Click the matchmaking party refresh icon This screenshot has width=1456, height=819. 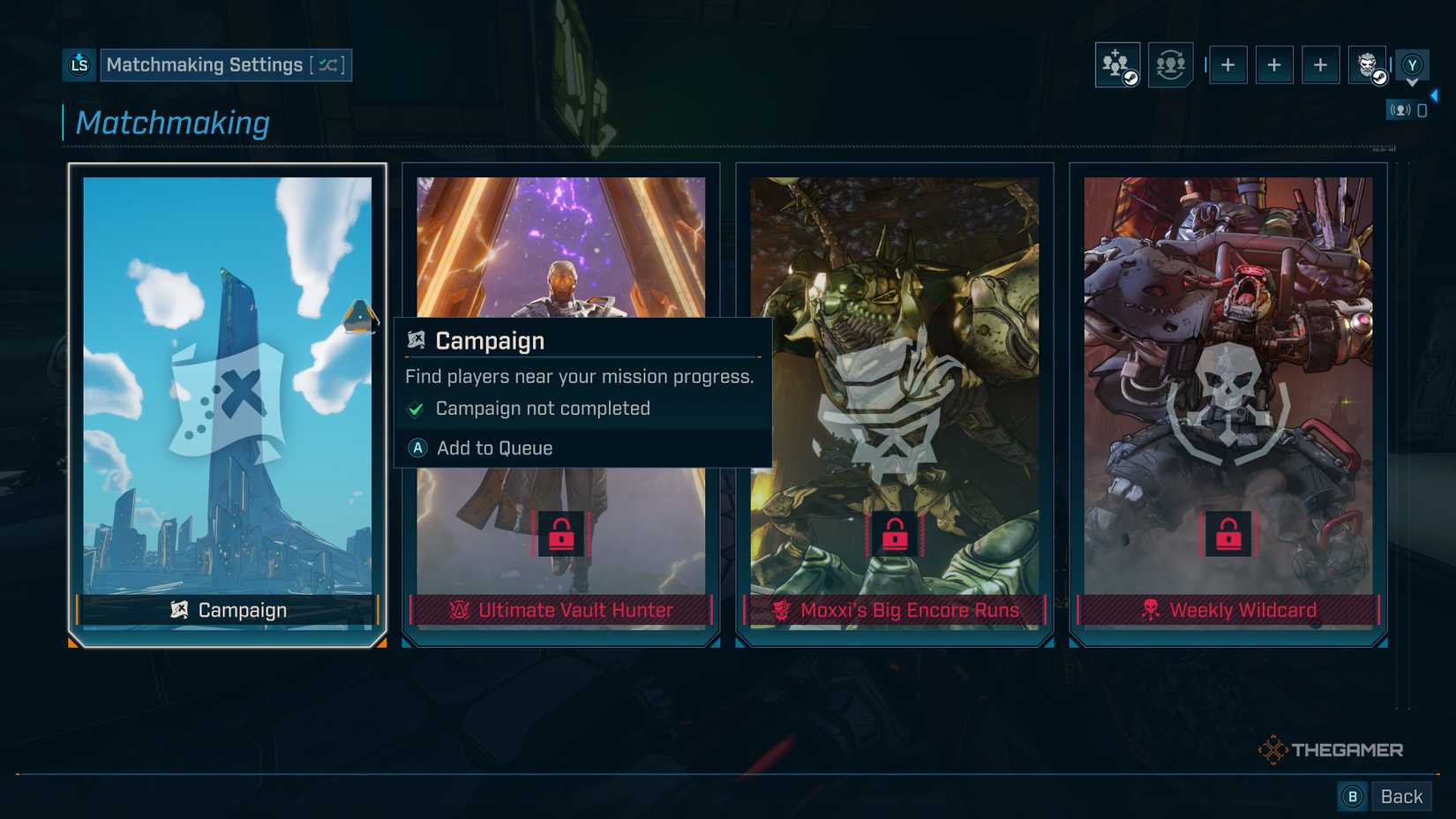[1170, 64]
